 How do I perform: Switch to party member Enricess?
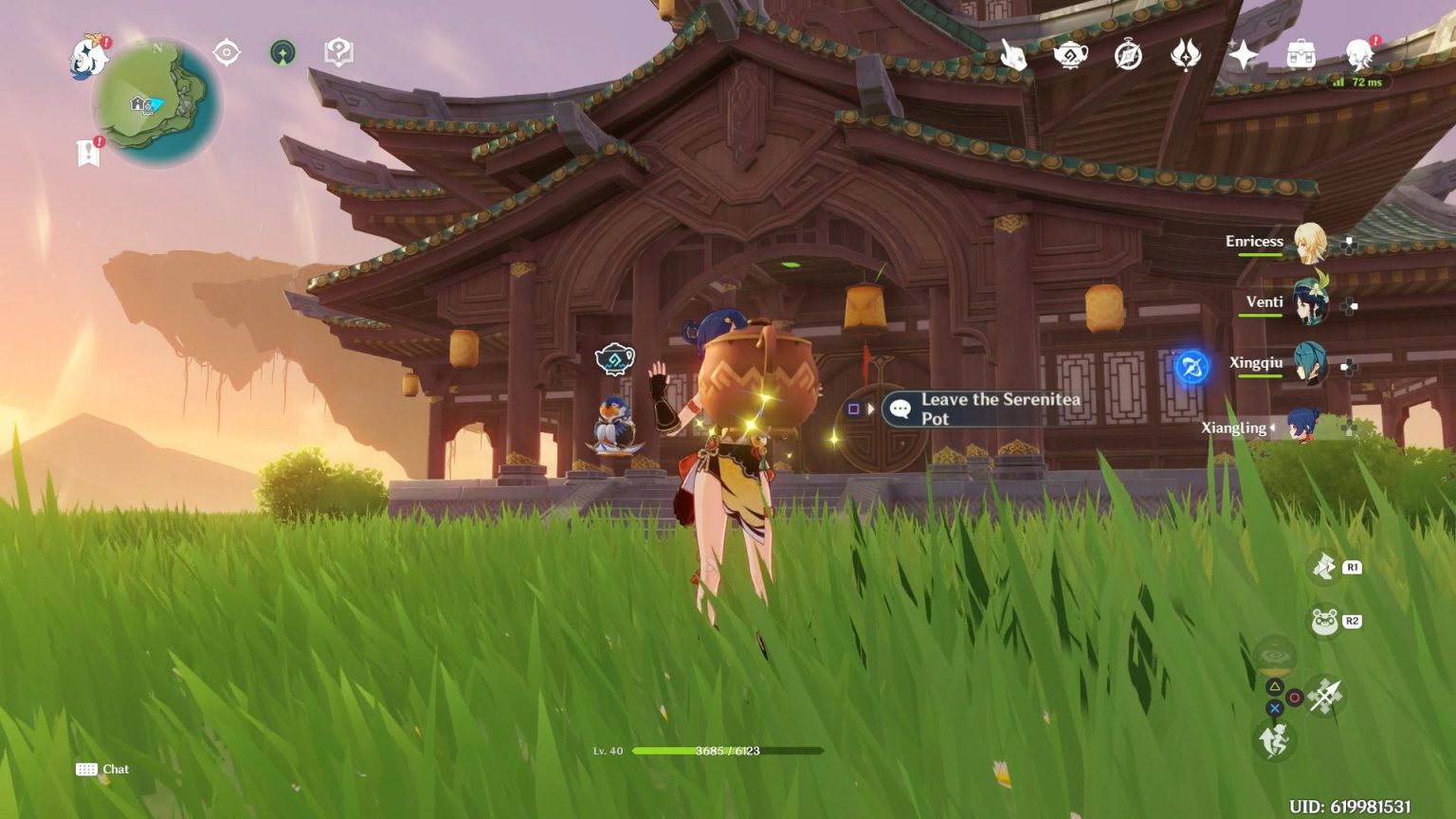pyautogui.click(x=1309, y=243)
